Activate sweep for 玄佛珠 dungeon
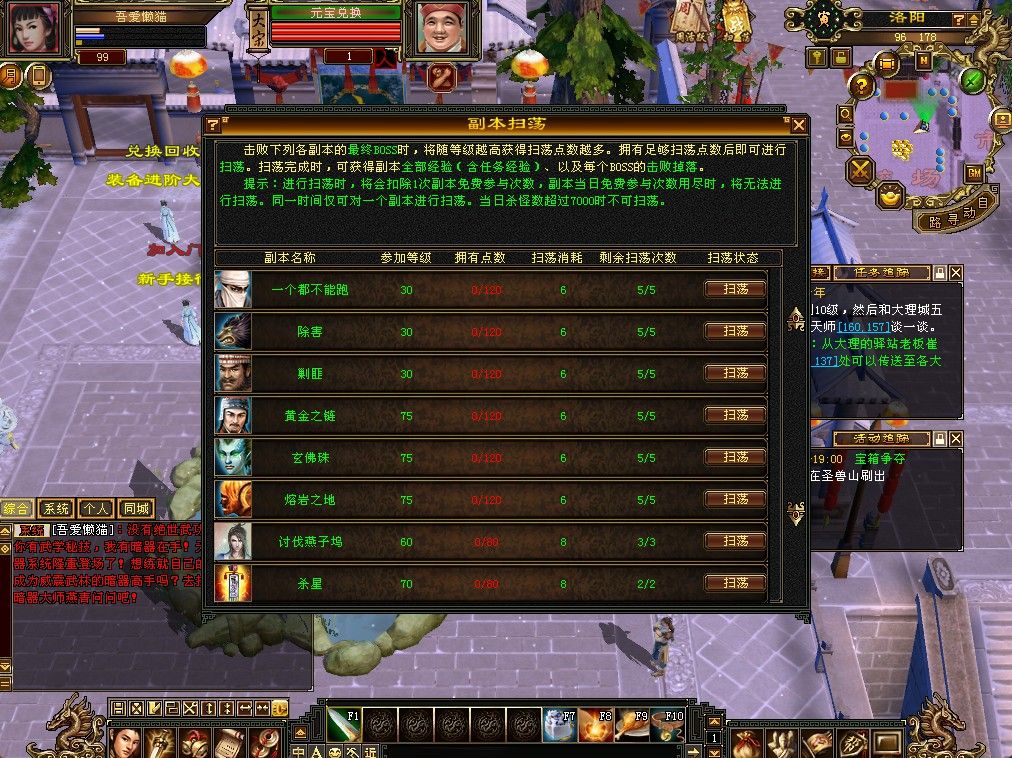 (735, 457)
